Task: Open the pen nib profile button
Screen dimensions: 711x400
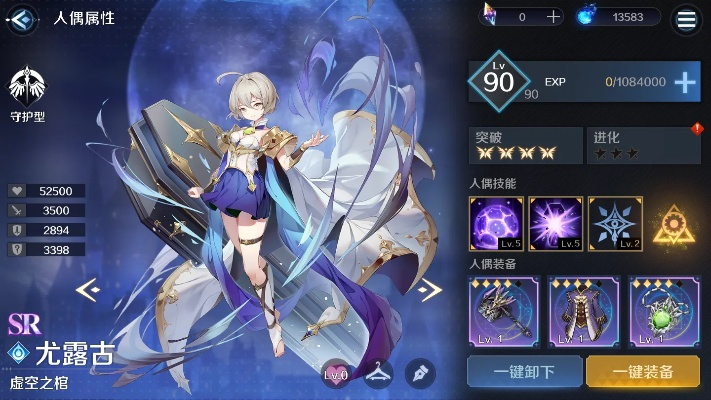Action: pyautogui.click(x=420, y=374)
